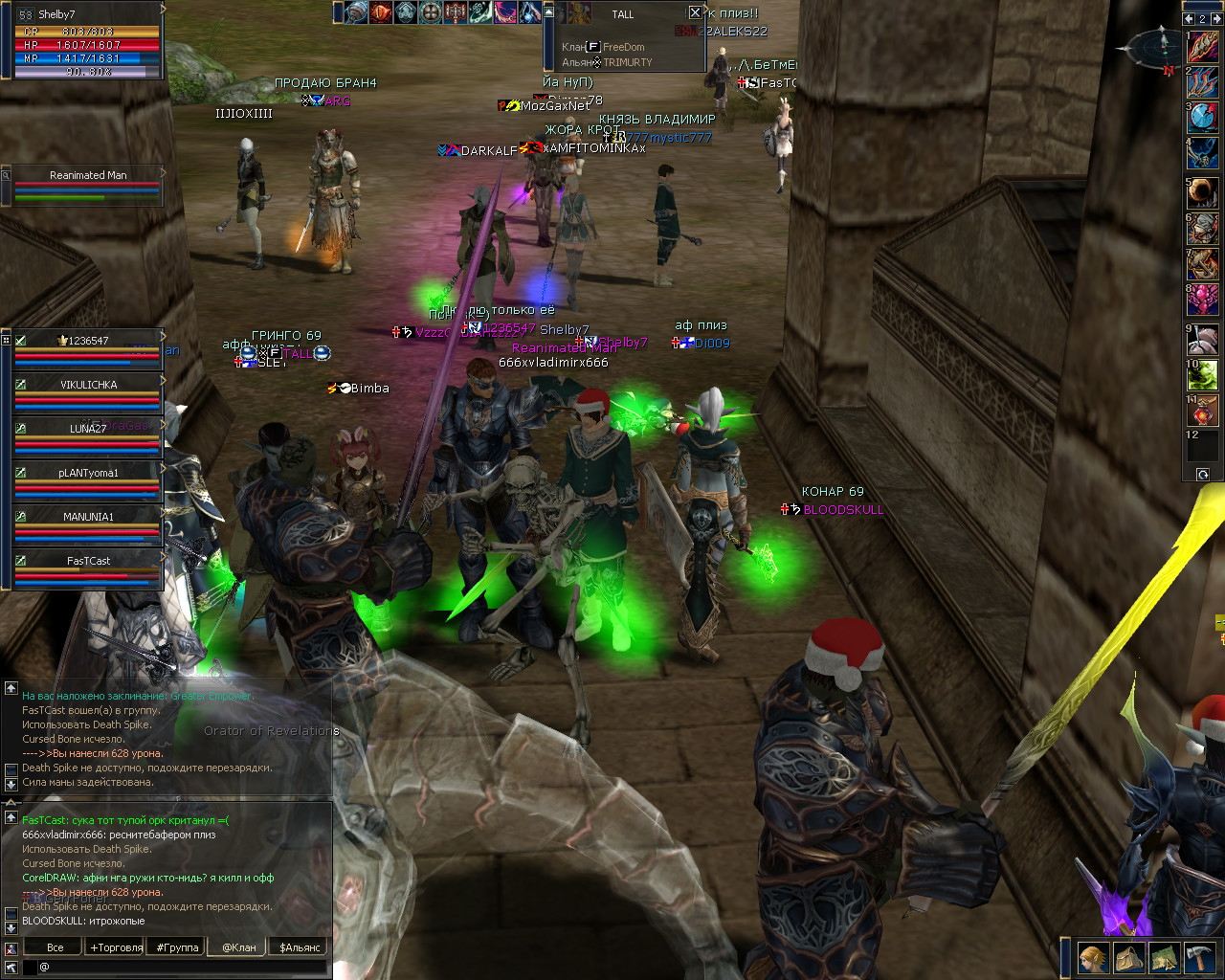The height and width of the screenshot is (980, 1225).
Task: Select party member pLANTyoma1
Action: coord(88,473)
